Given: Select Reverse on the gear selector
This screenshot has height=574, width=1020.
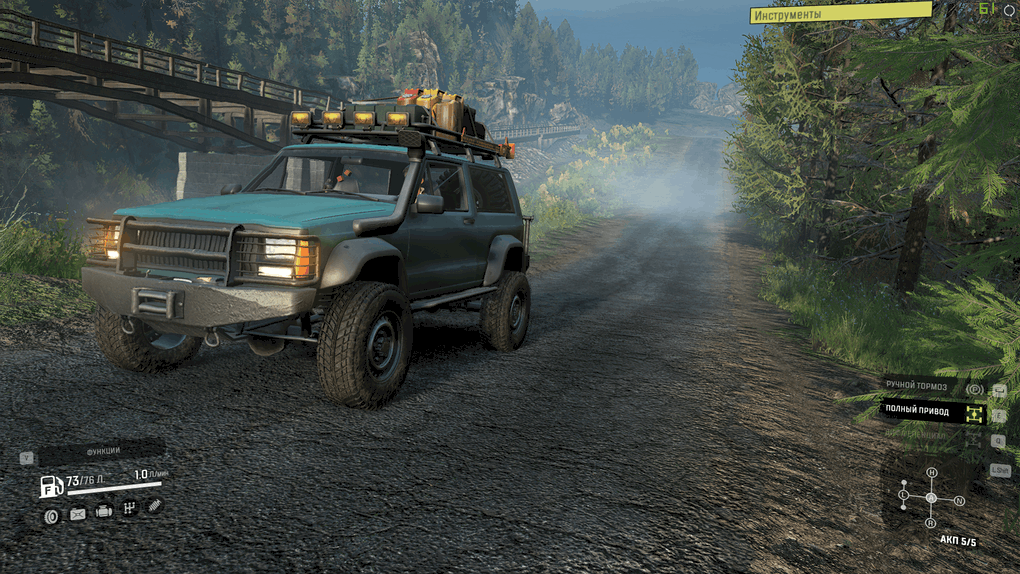Looking at the screenshot, I should coord(930,522).
